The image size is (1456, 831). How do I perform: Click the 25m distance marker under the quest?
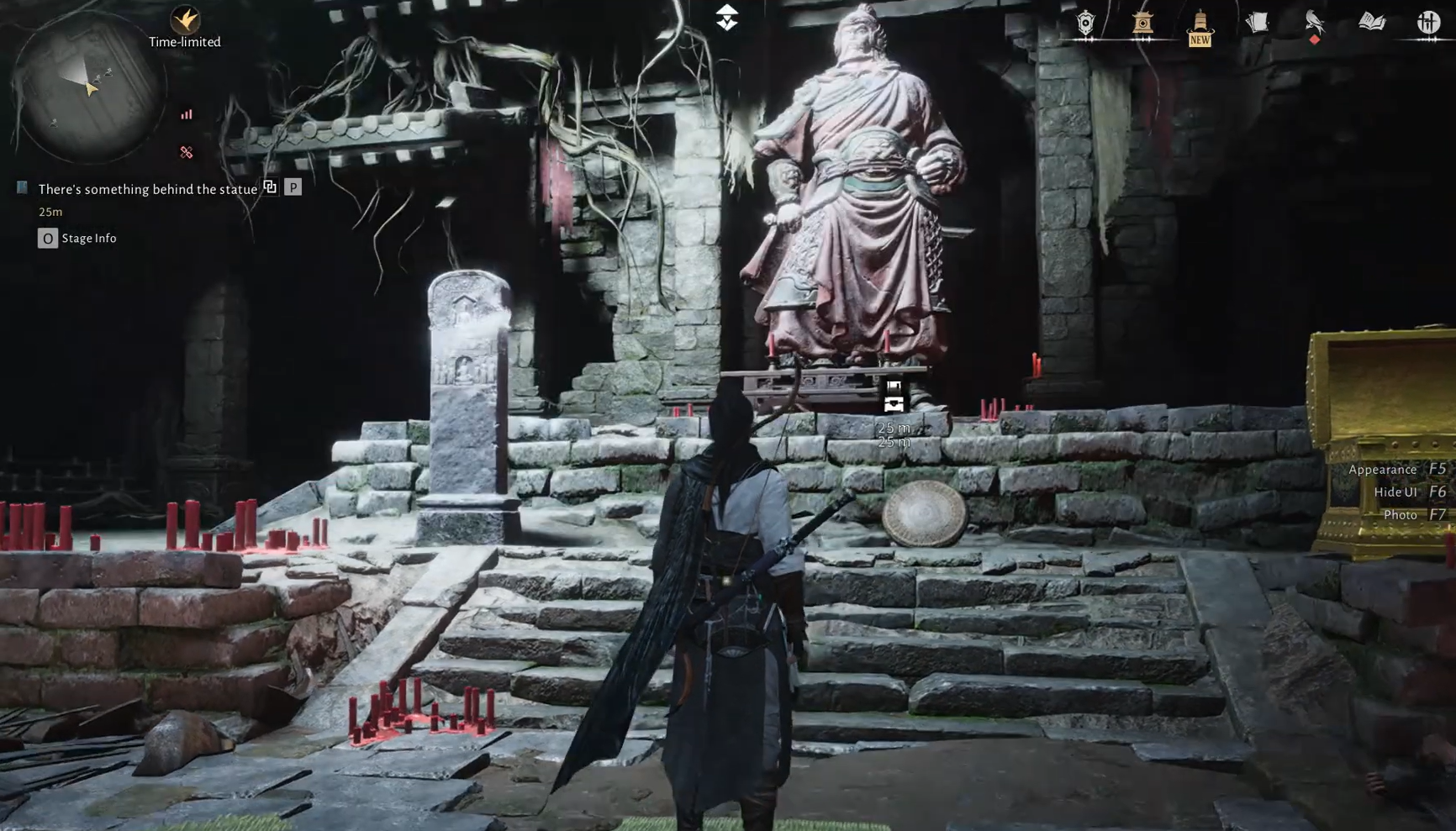click(x=50, y=212)
